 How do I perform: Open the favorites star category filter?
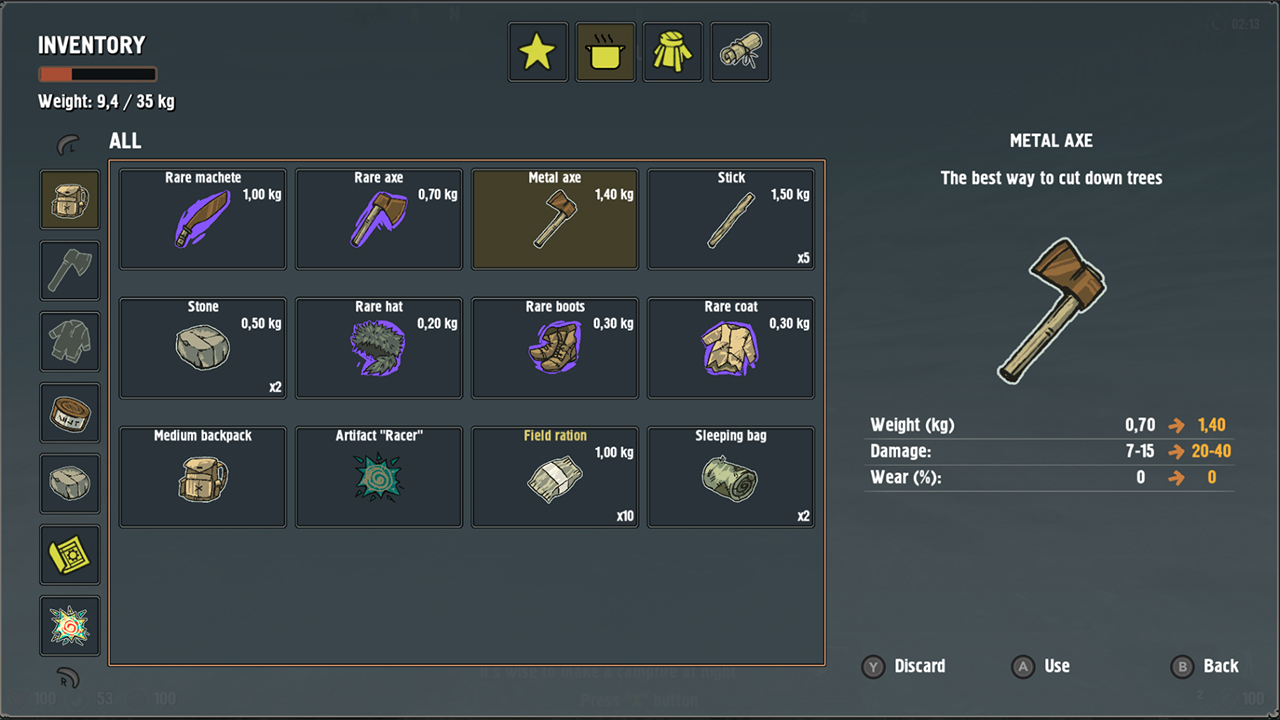(537, 51)
